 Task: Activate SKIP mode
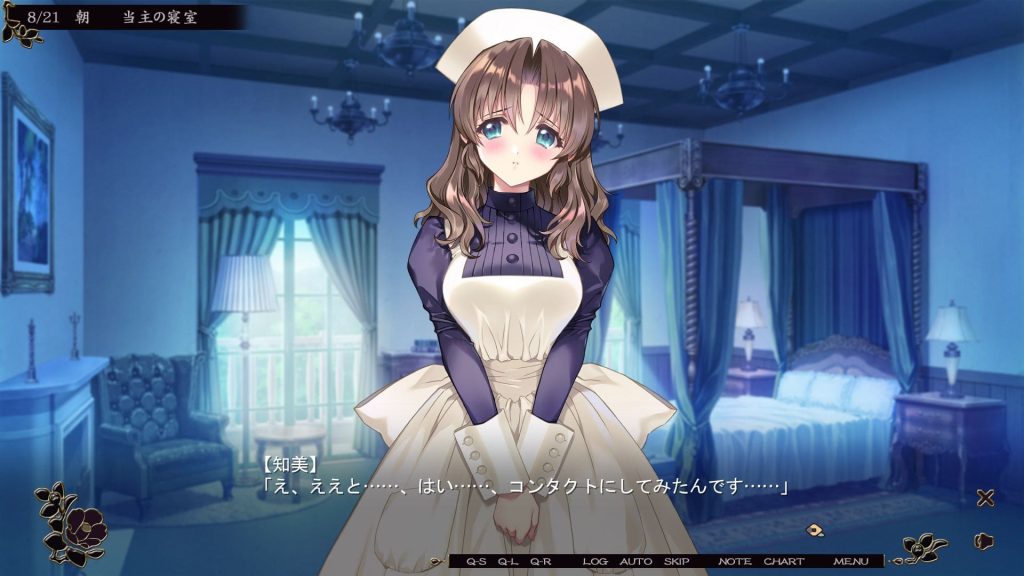677,562
